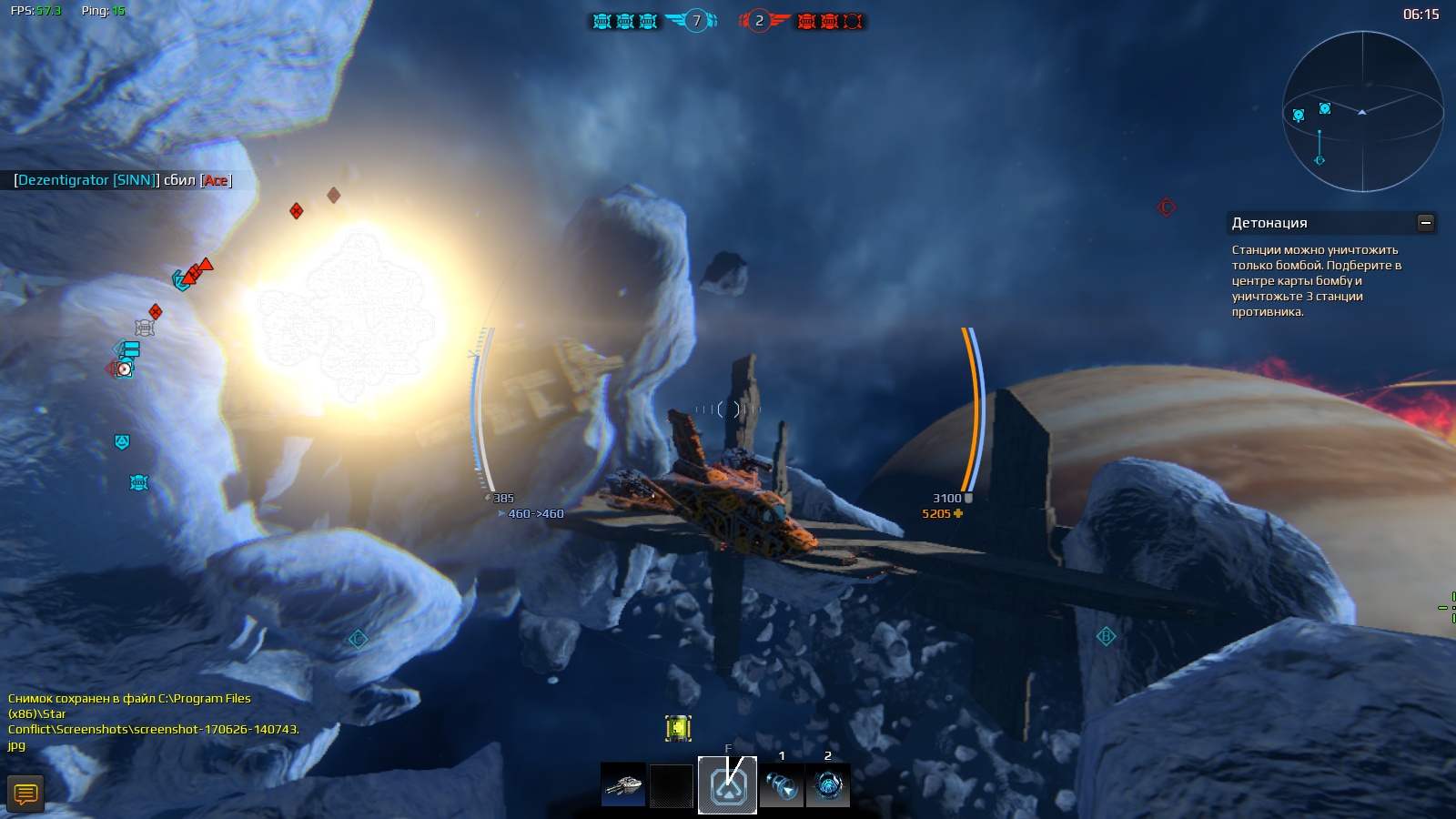The width and height of the screenshot is (1456, 819).
Task: Select the turret weapon slot
Action: 623,784
